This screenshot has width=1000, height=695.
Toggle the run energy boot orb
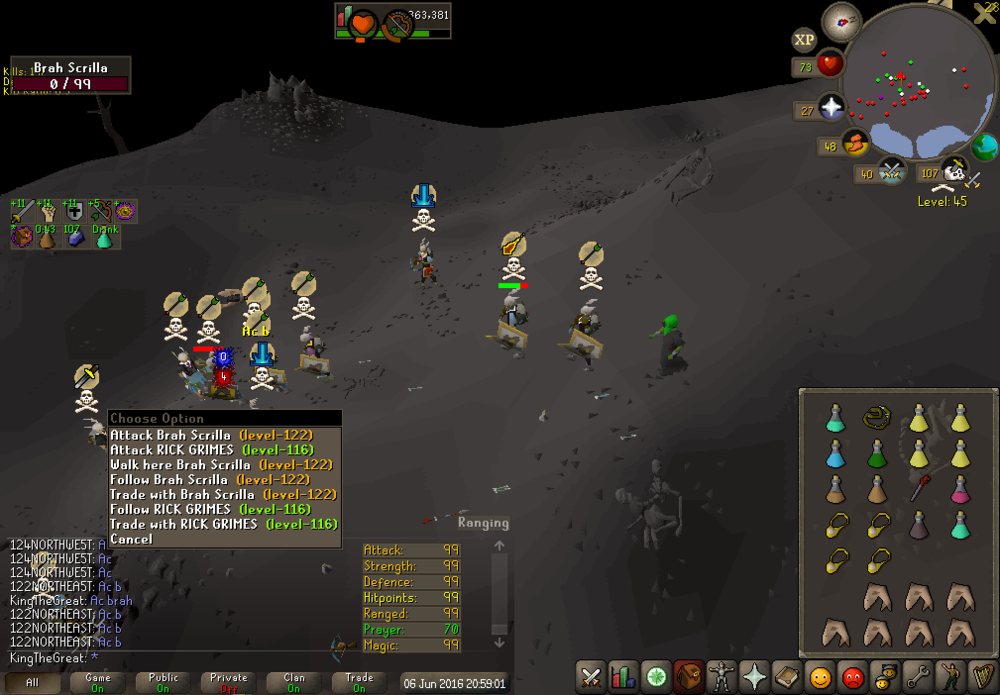855,143
